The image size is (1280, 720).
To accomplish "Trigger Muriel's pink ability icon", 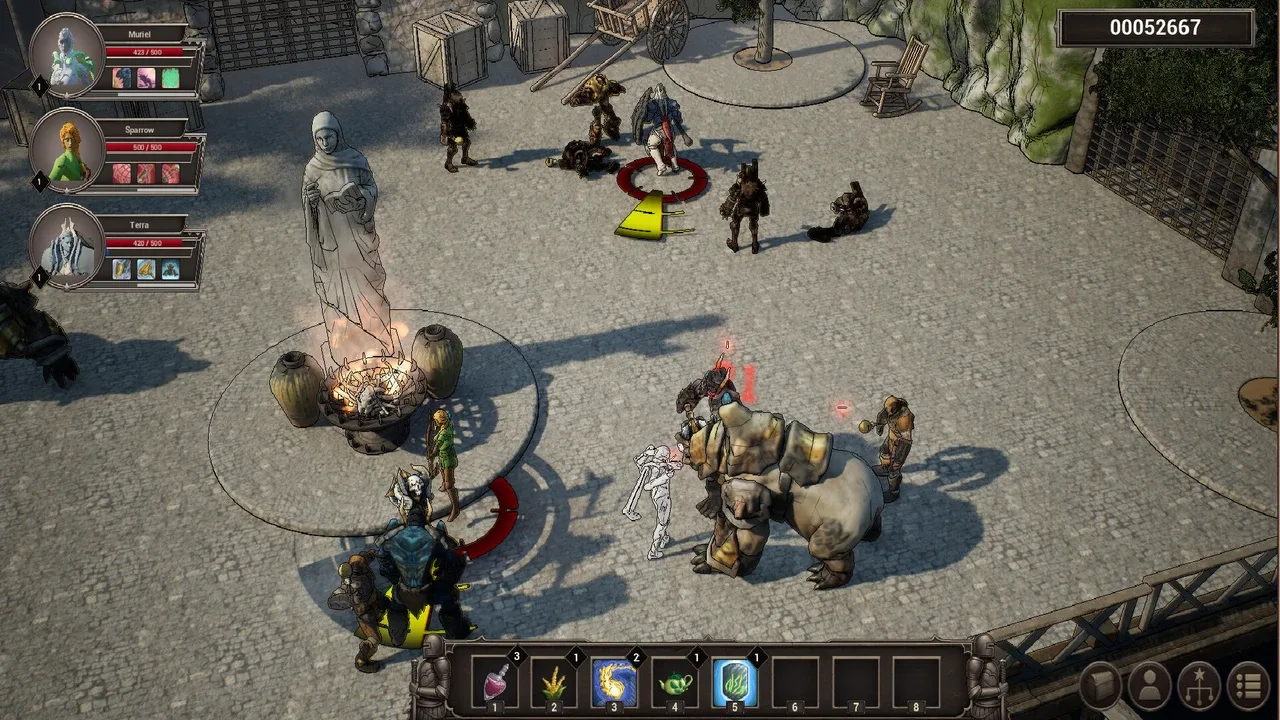I will point(146,78).
